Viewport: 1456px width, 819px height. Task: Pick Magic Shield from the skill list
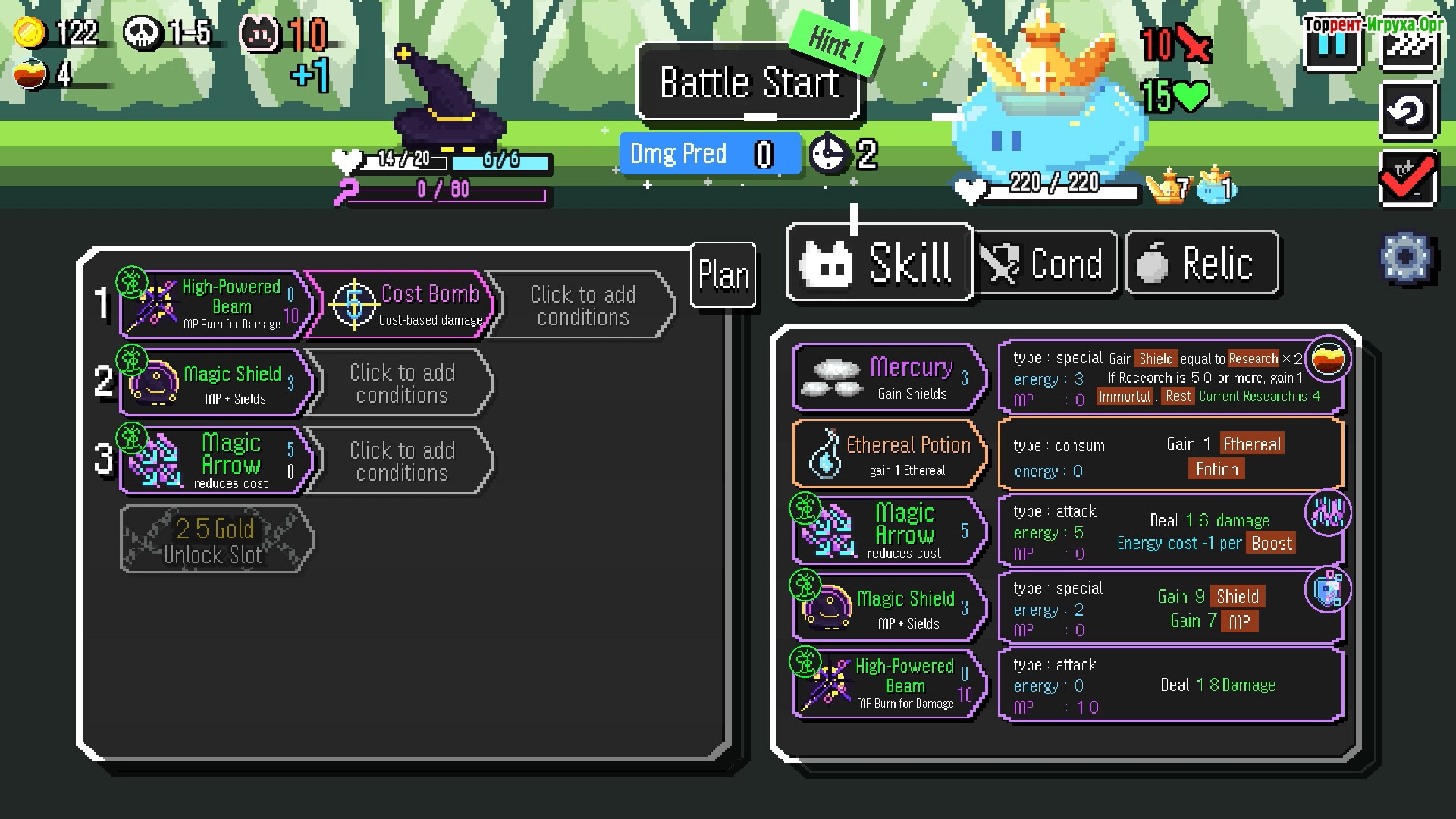[x=890, y=608]
